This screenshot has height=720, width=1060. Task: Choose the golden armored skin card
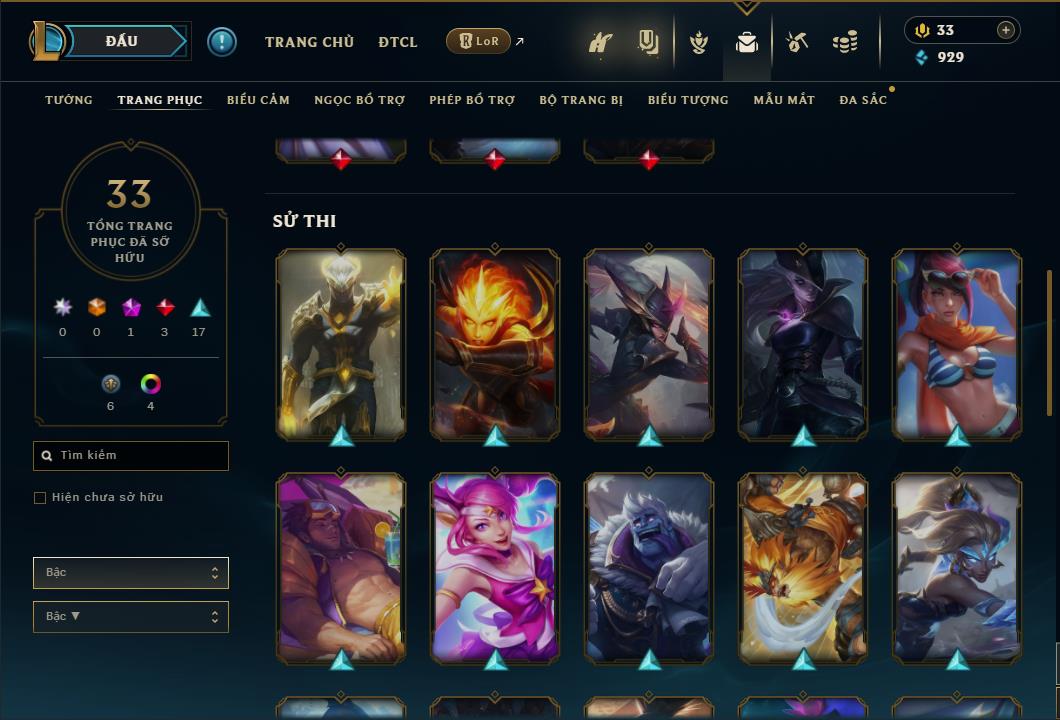(341, 343)
